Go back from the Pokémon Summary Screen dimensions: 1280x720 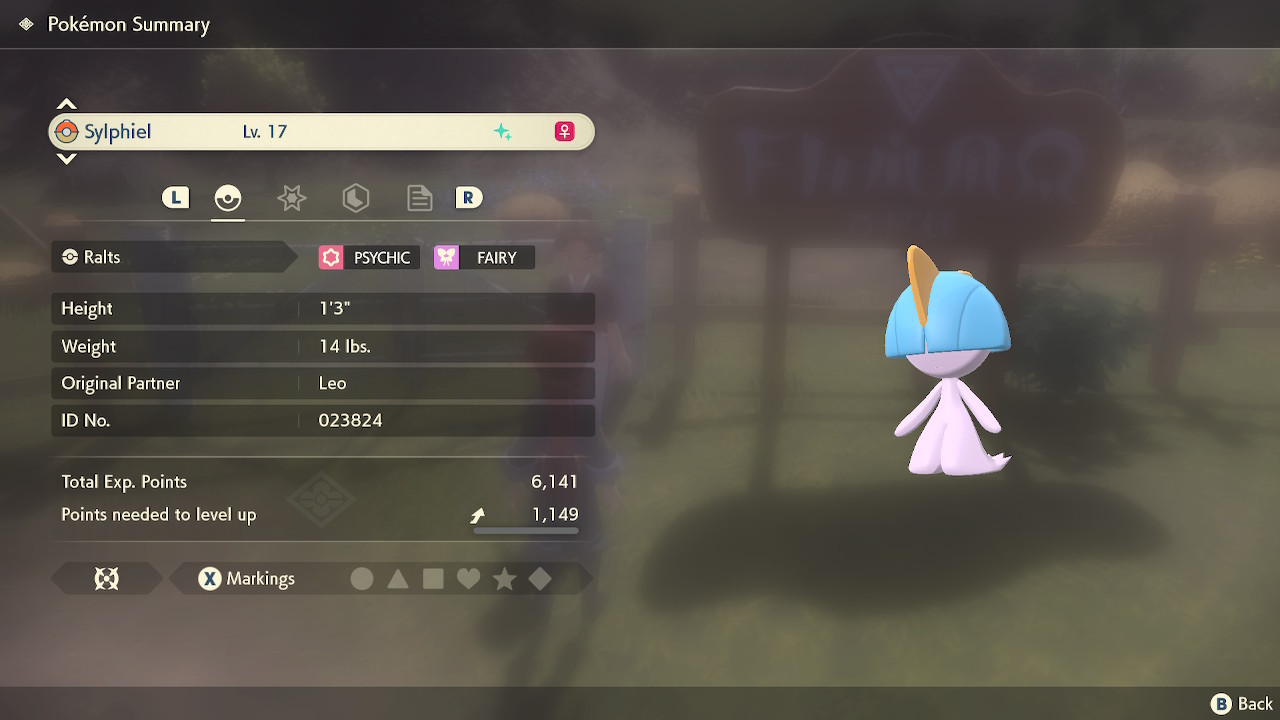(1242, 704)
